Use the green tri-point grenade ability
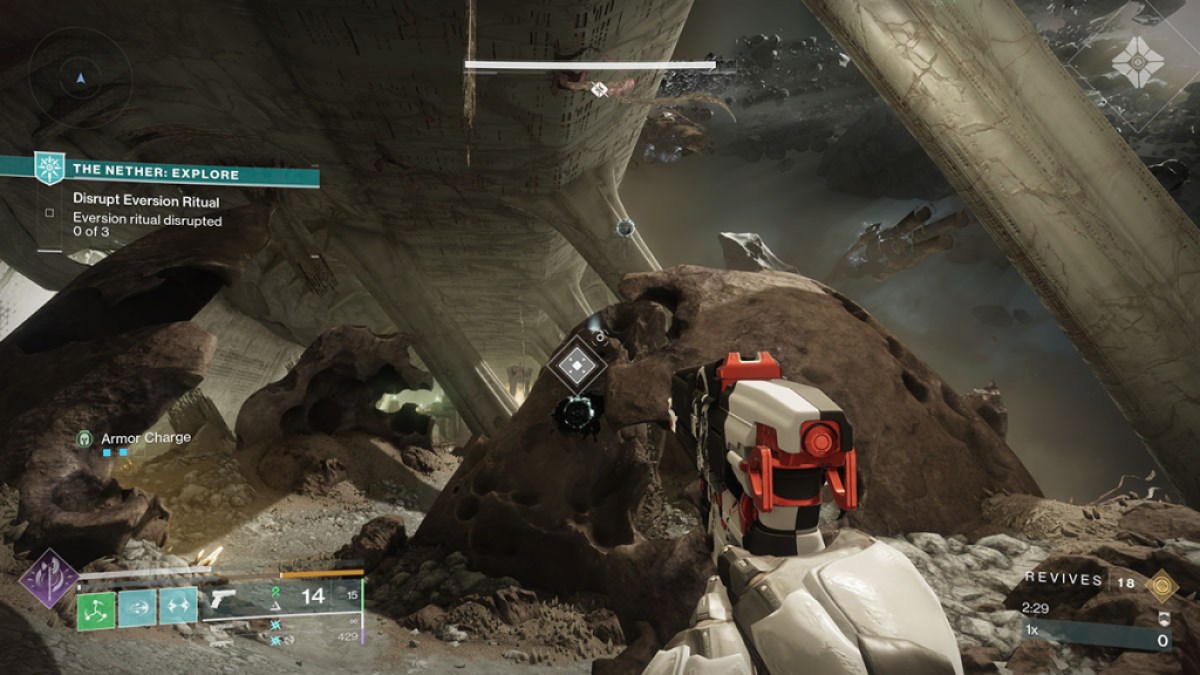The image size is (1200, 675). coord(96,609)
